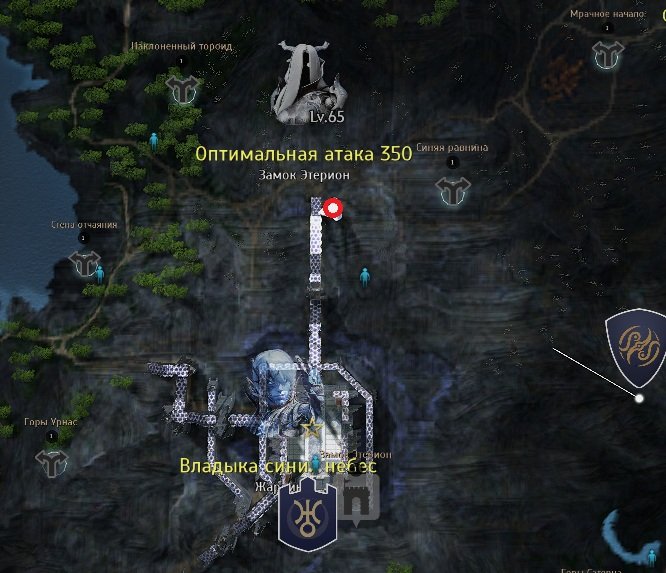Open the Мрачное начало node icon
The width and height of the screenshot is (666, 573).
(x=606, y=55)
